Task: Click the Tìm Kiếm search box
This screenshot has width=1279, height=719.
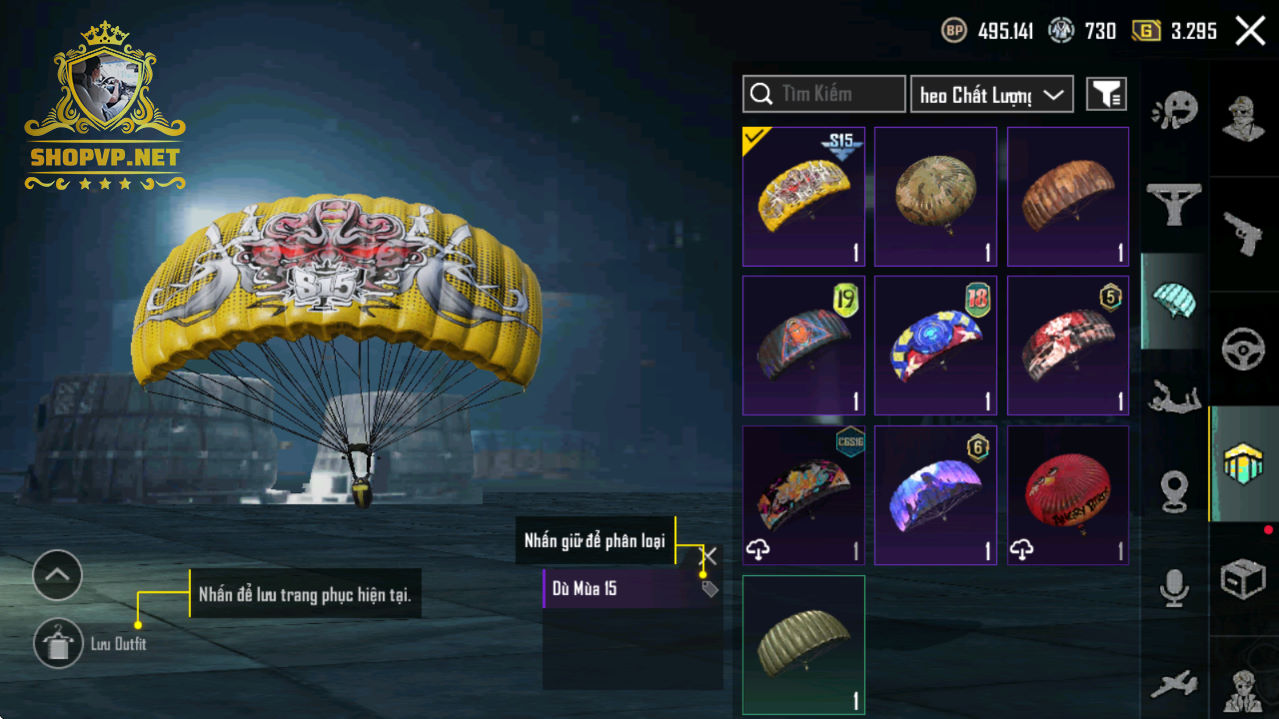Action: [824, 94]
